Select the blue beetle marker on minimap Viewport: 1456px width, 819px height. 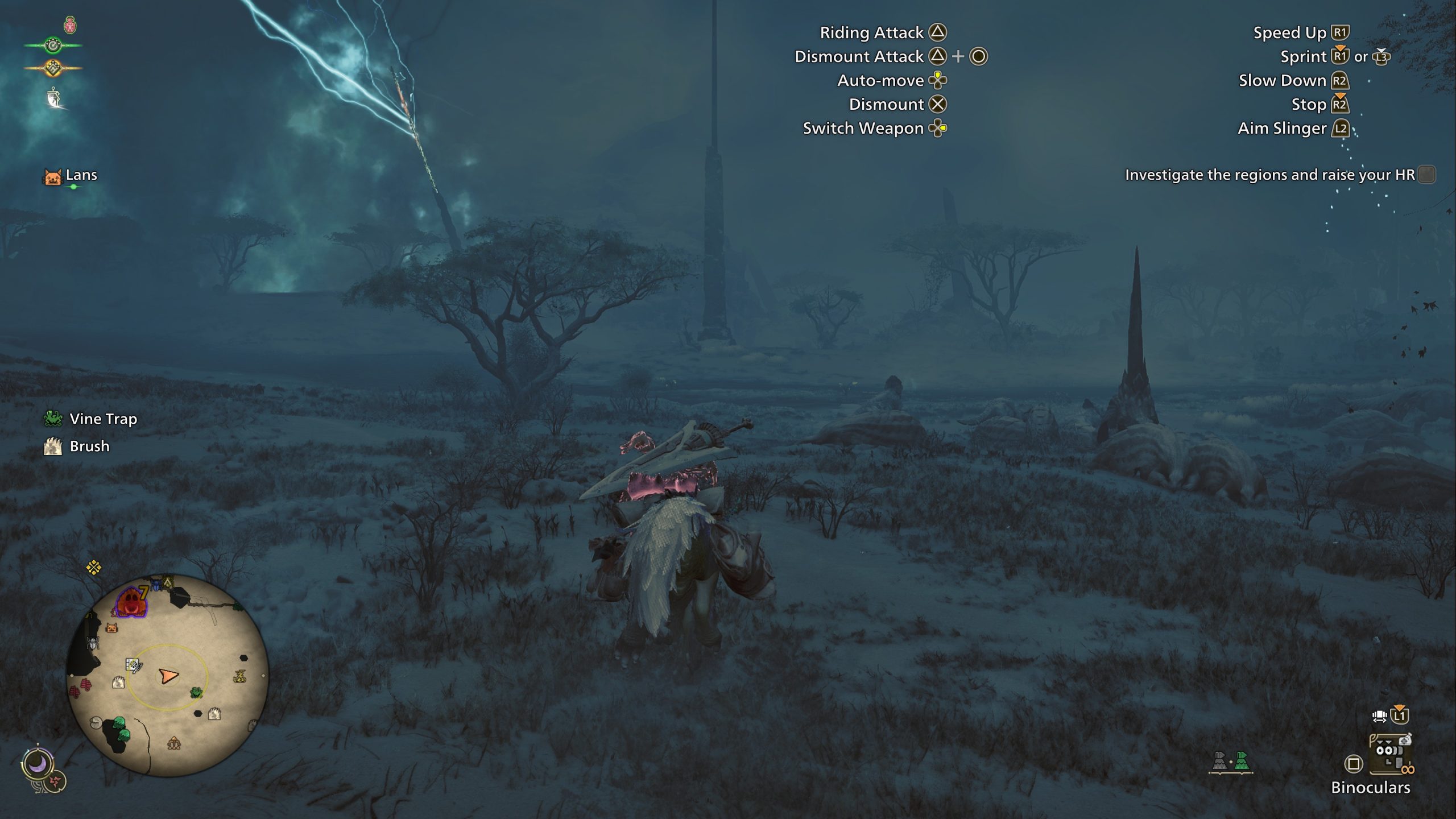156,585
